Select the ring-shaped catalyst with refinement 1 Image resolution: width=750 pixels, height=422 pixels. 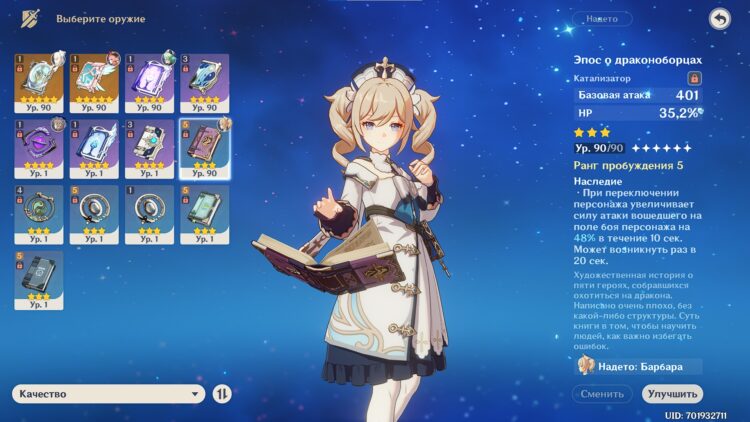coord(147,210)
